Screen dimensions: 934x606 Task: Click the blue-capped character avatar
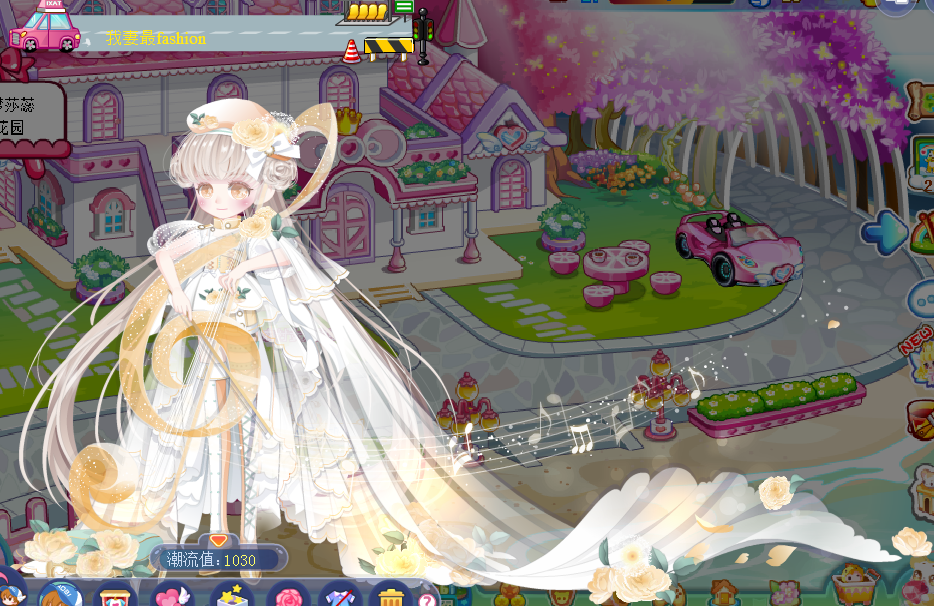pos(58,596)
